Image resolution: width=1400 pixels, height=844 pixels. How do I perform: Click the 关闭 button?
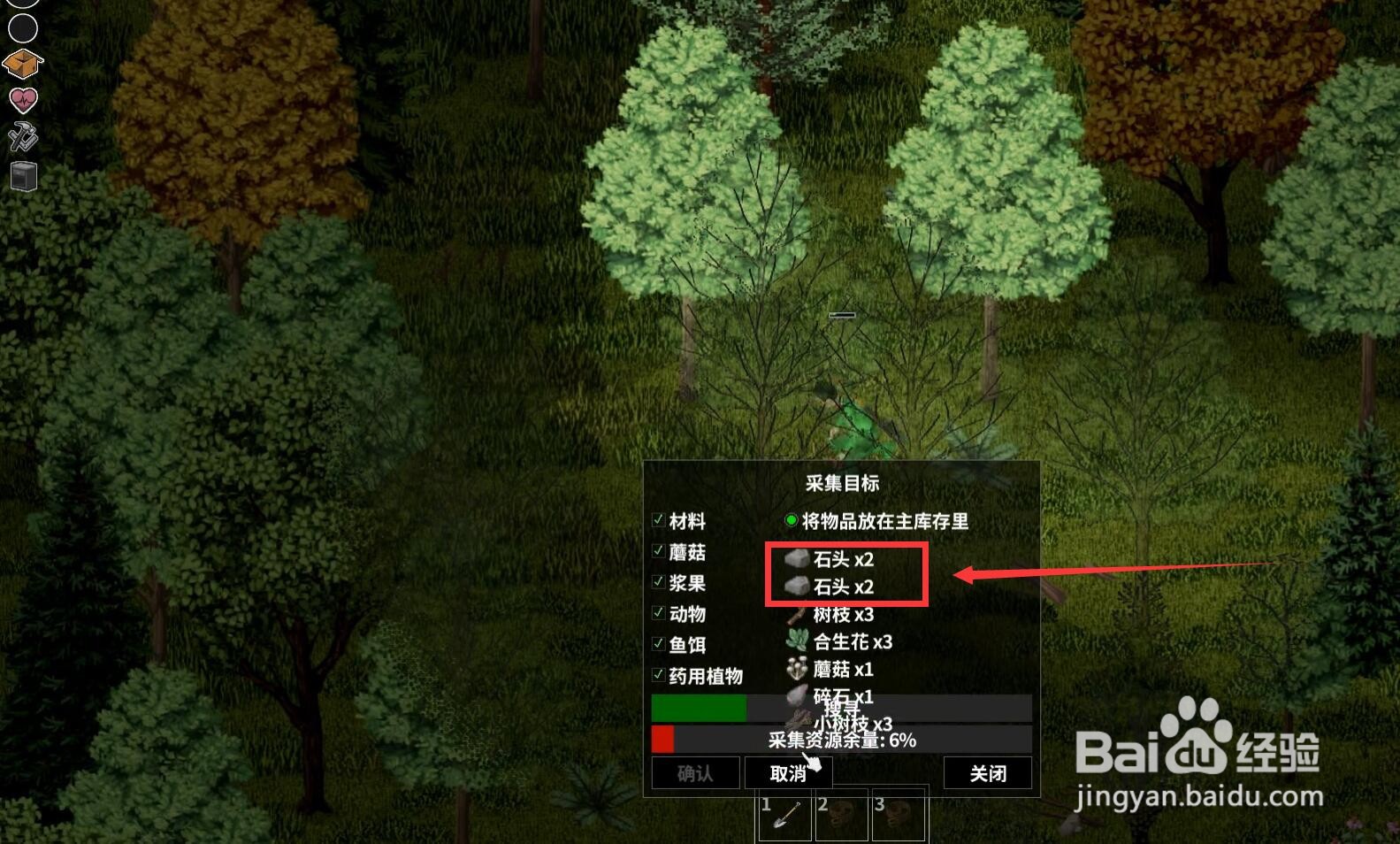(989, 773)
